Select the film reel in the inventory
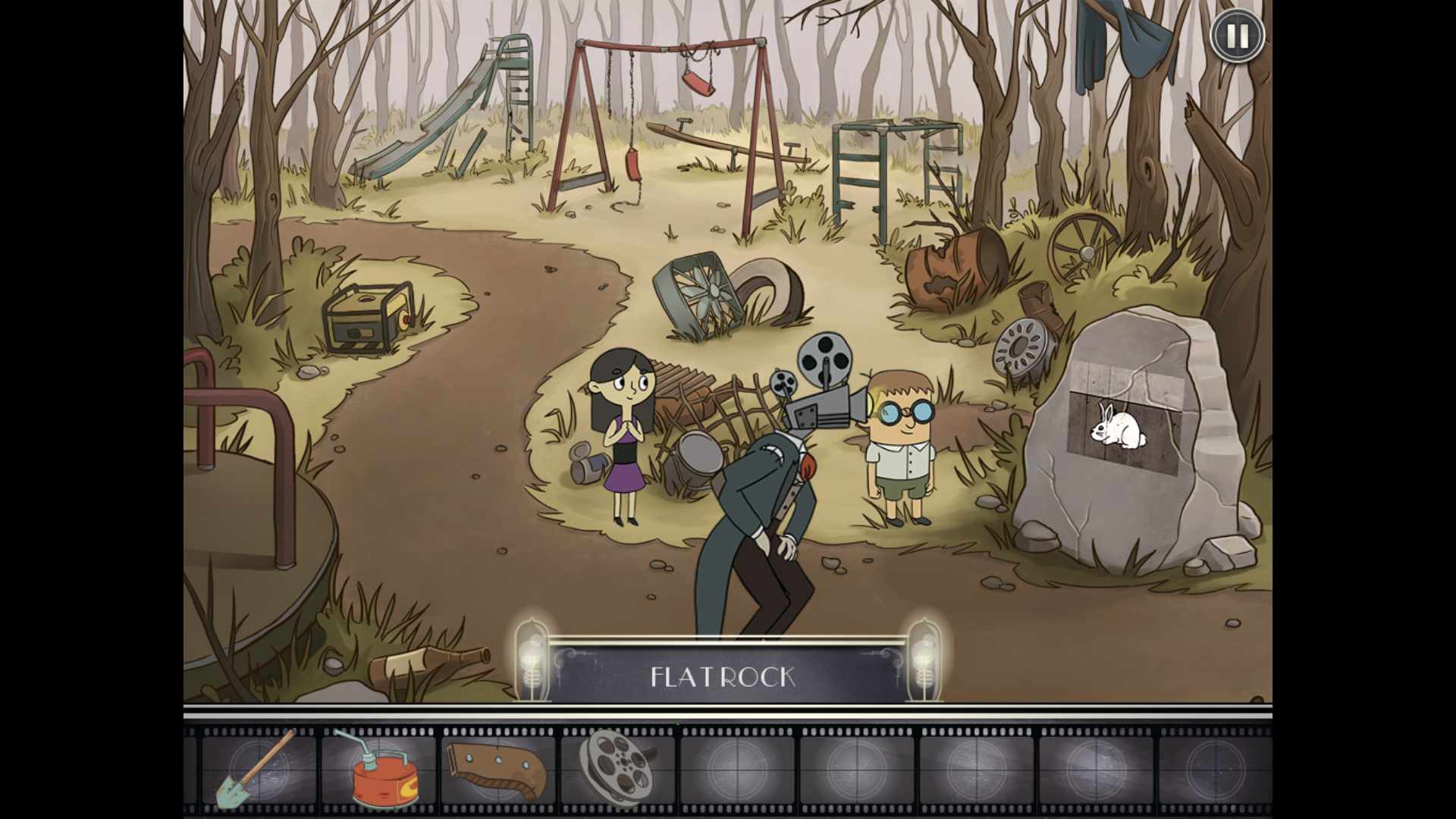 point(615,767)
